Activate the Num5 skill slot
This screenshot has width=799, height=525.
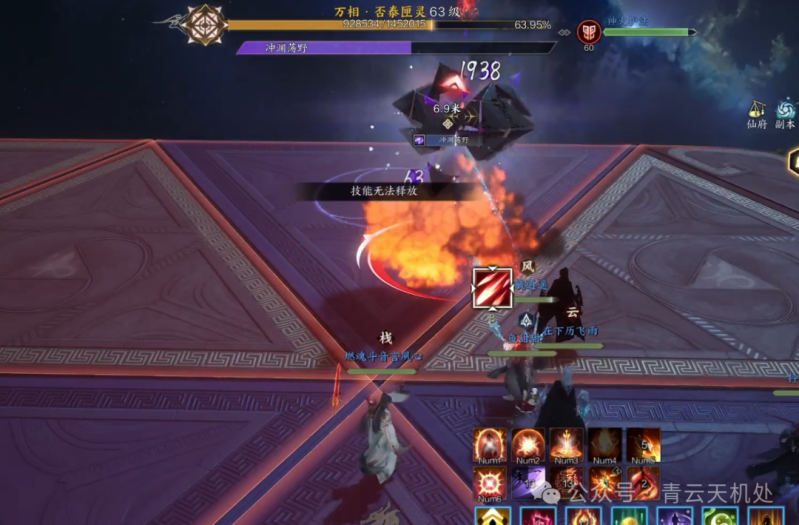pyautogui.click(x=642, y=445)
